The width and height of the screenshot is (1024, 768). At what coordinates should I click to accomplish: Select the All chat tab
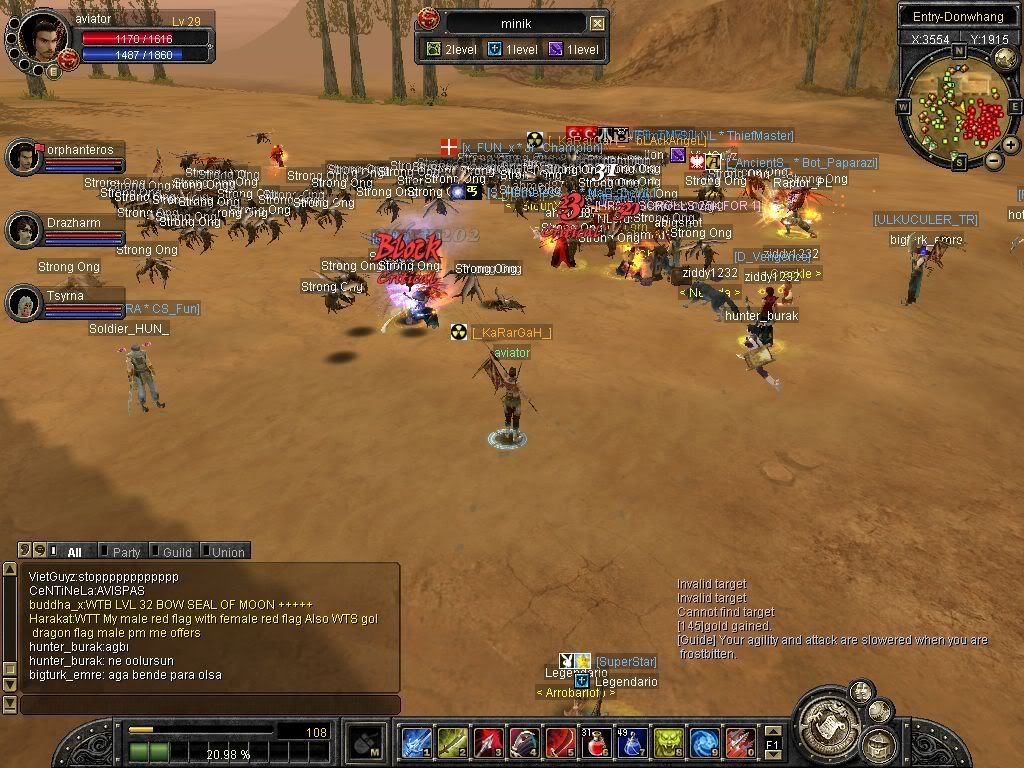(x=70, y=551)
